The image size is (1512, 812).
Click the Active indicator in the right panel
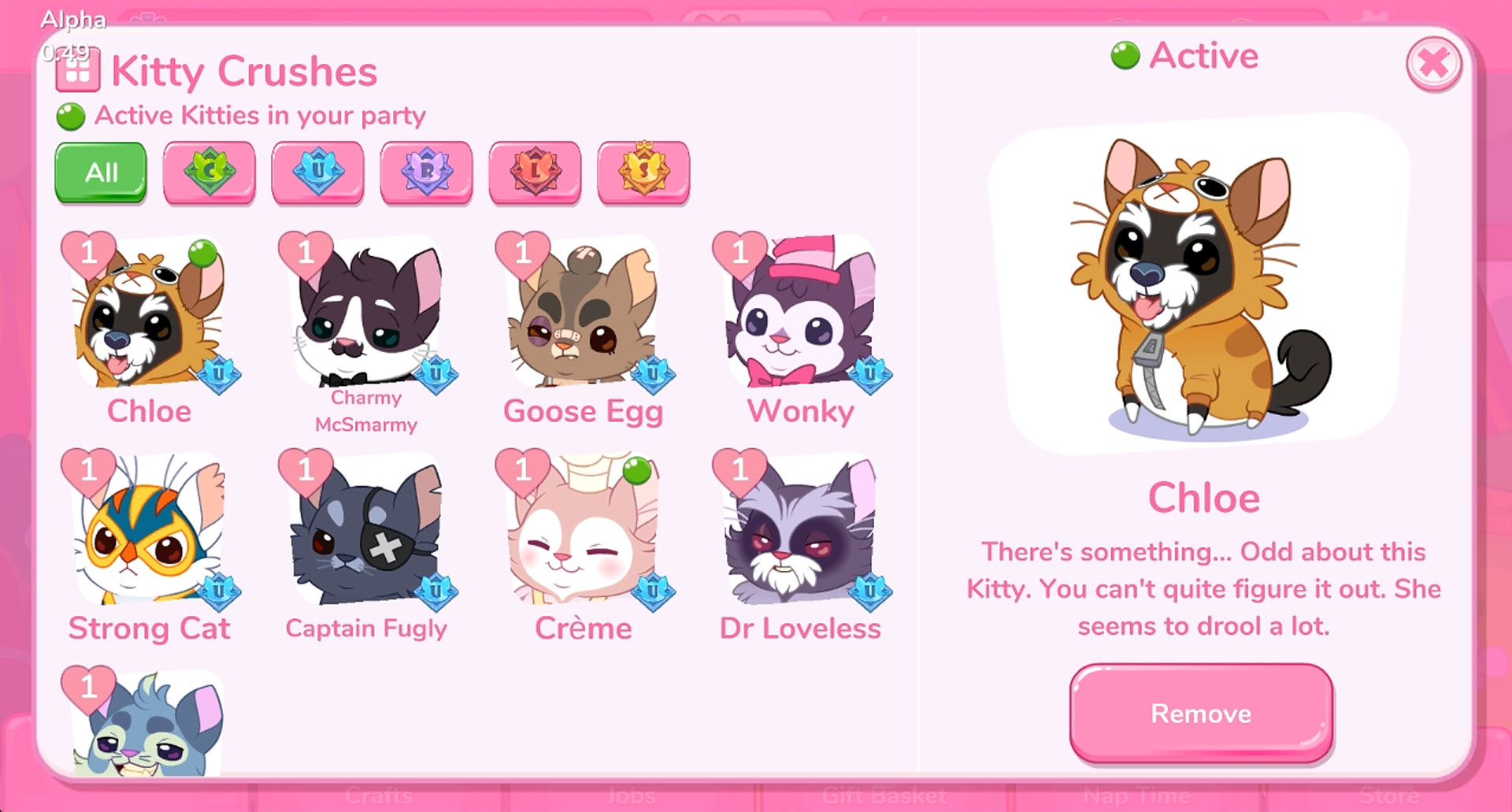(x=1187, y=56)
